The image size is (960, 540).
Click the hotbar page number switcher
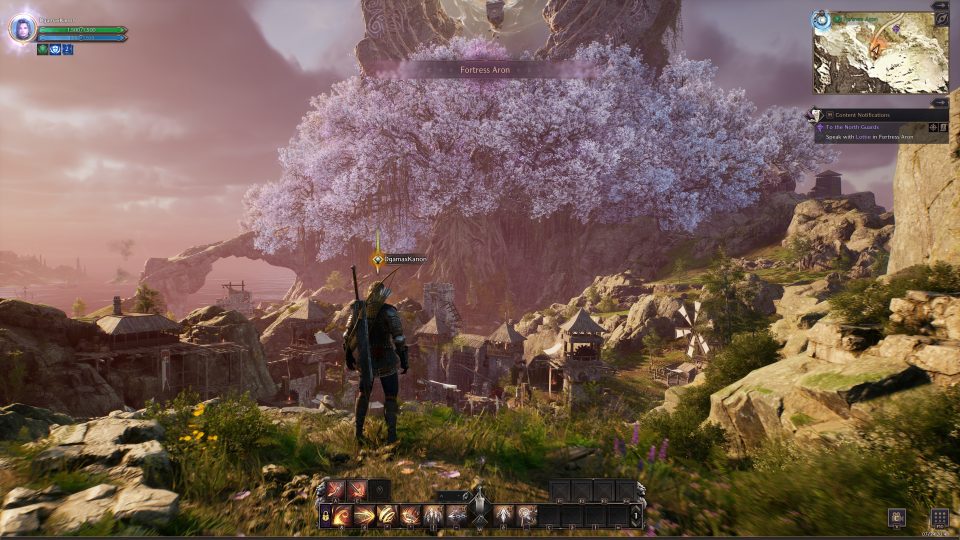click(638, 515)
